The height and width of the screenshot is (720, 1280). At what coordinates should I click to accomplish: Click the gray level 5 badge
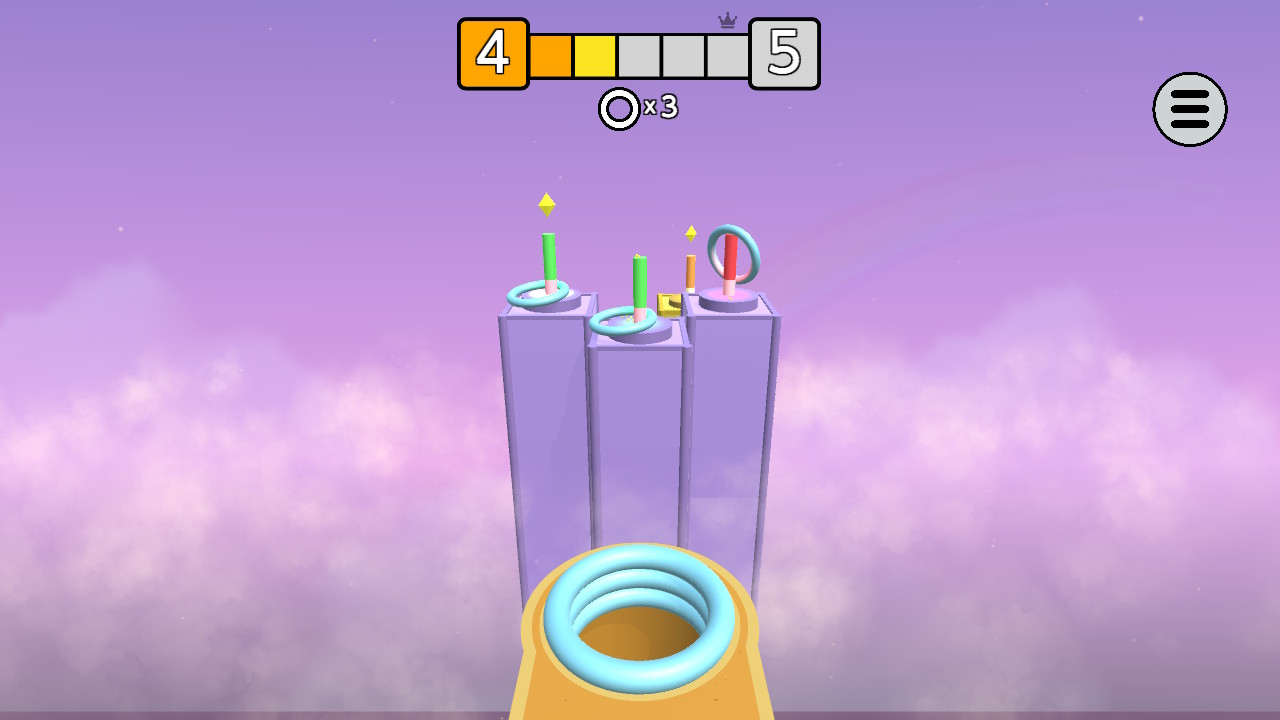786,55
